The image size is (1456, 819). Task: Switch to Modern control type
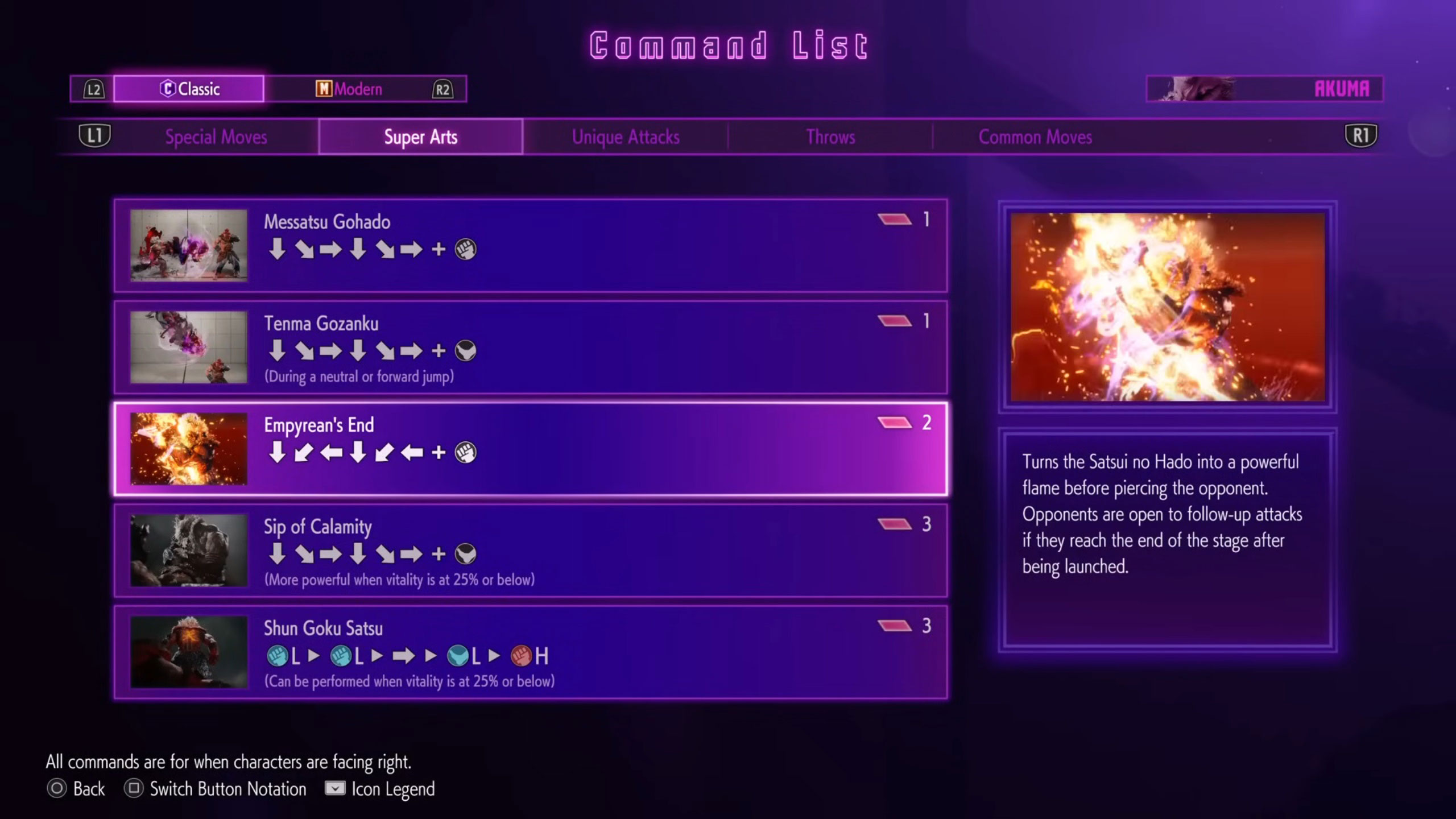pyautogui.click(x=350, y=89)
